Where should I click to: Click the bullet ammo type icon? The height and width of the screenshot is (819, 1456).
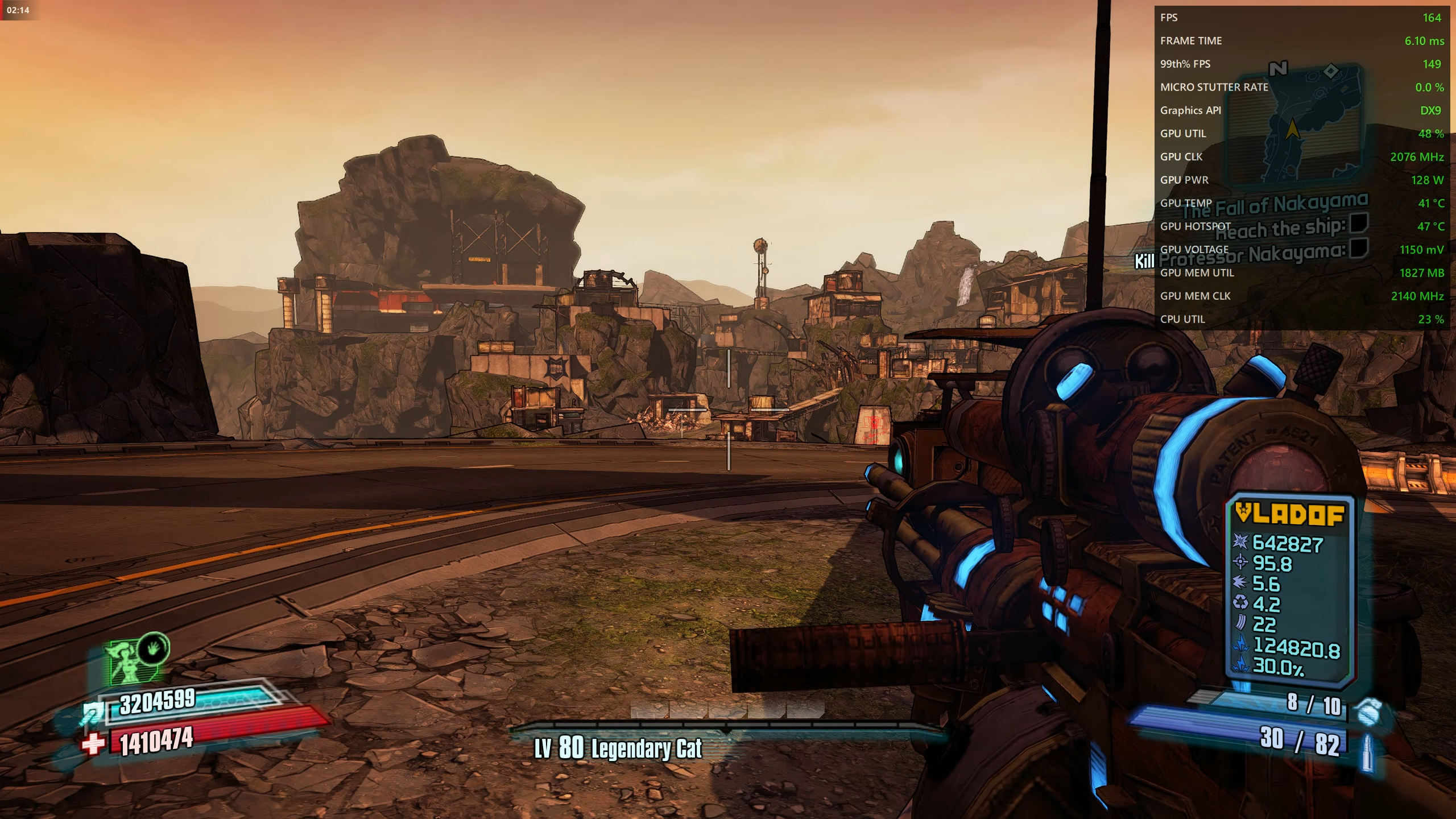coord(1368,752)
